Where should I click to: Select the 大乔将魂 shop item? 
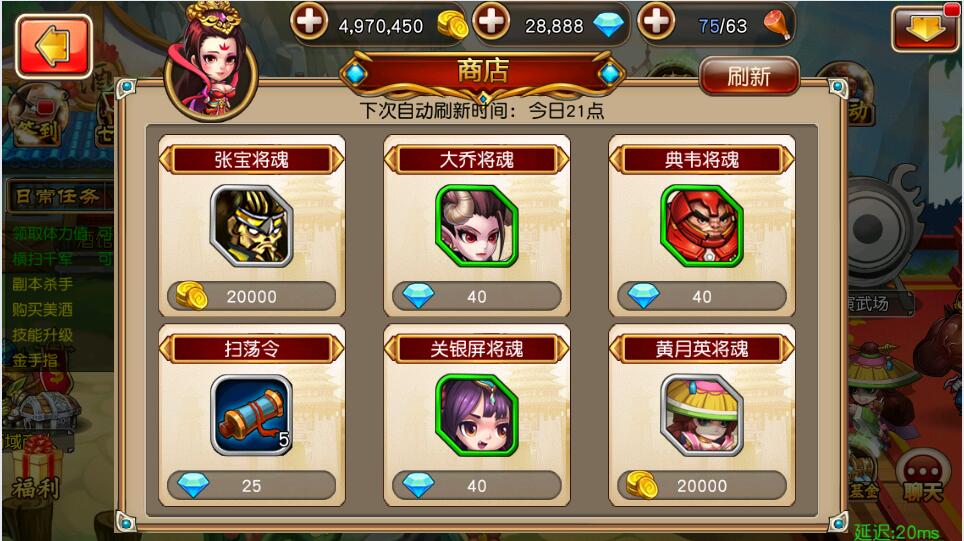coord(477,225)
